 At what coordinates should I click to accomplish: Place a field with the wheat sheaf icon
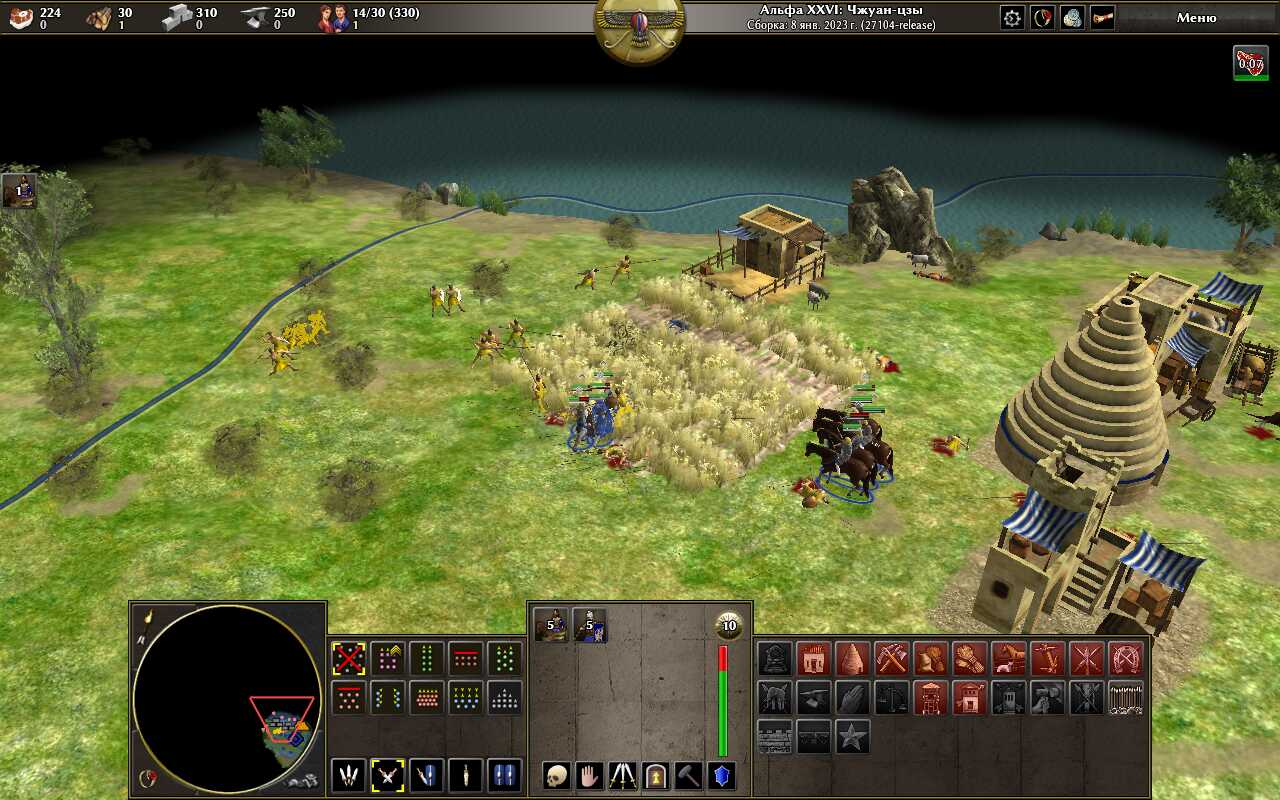[969, 658]
